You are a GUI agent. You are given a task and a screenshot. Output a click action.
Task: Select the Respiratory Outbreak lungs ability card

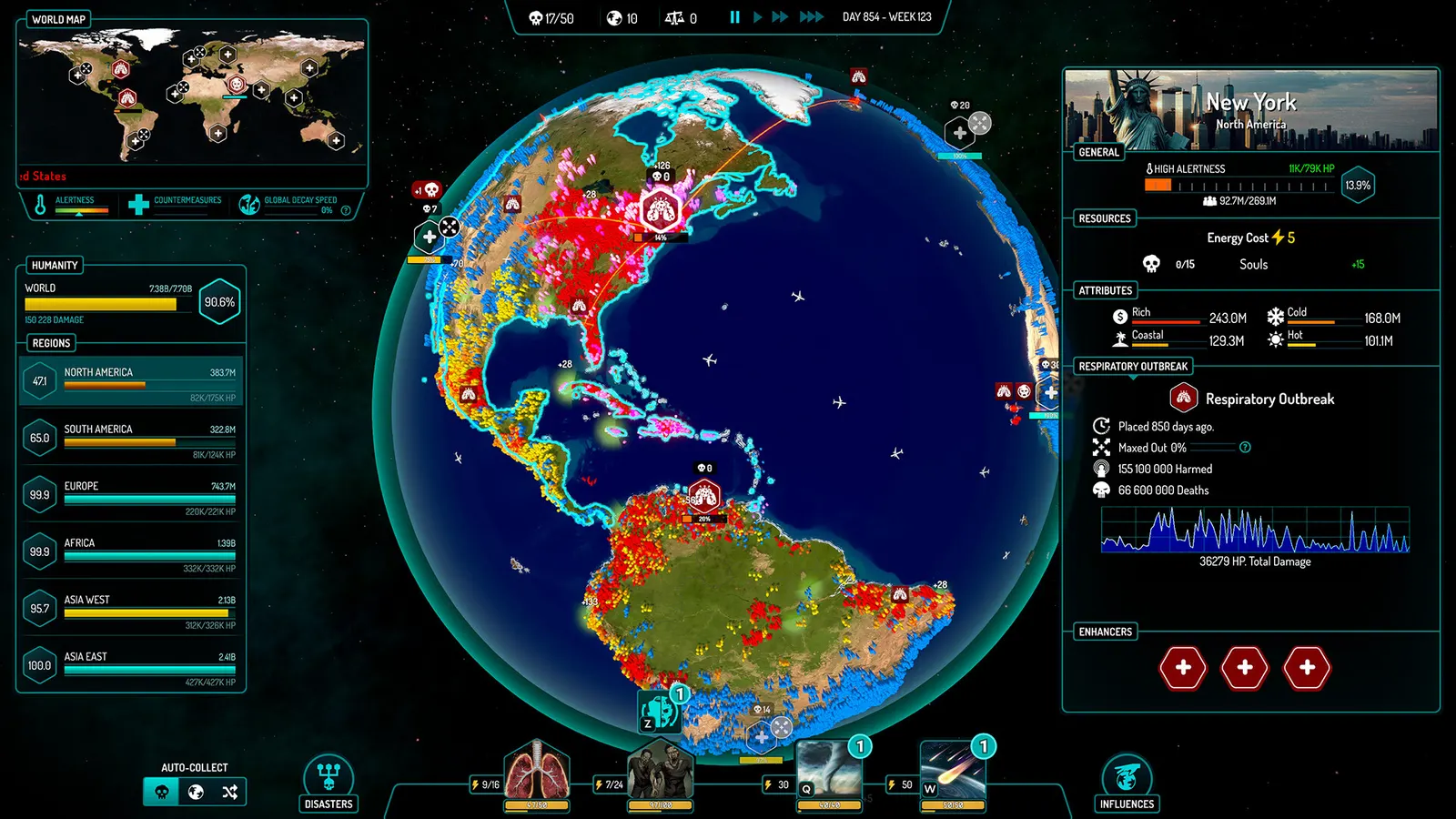point(536,775)
